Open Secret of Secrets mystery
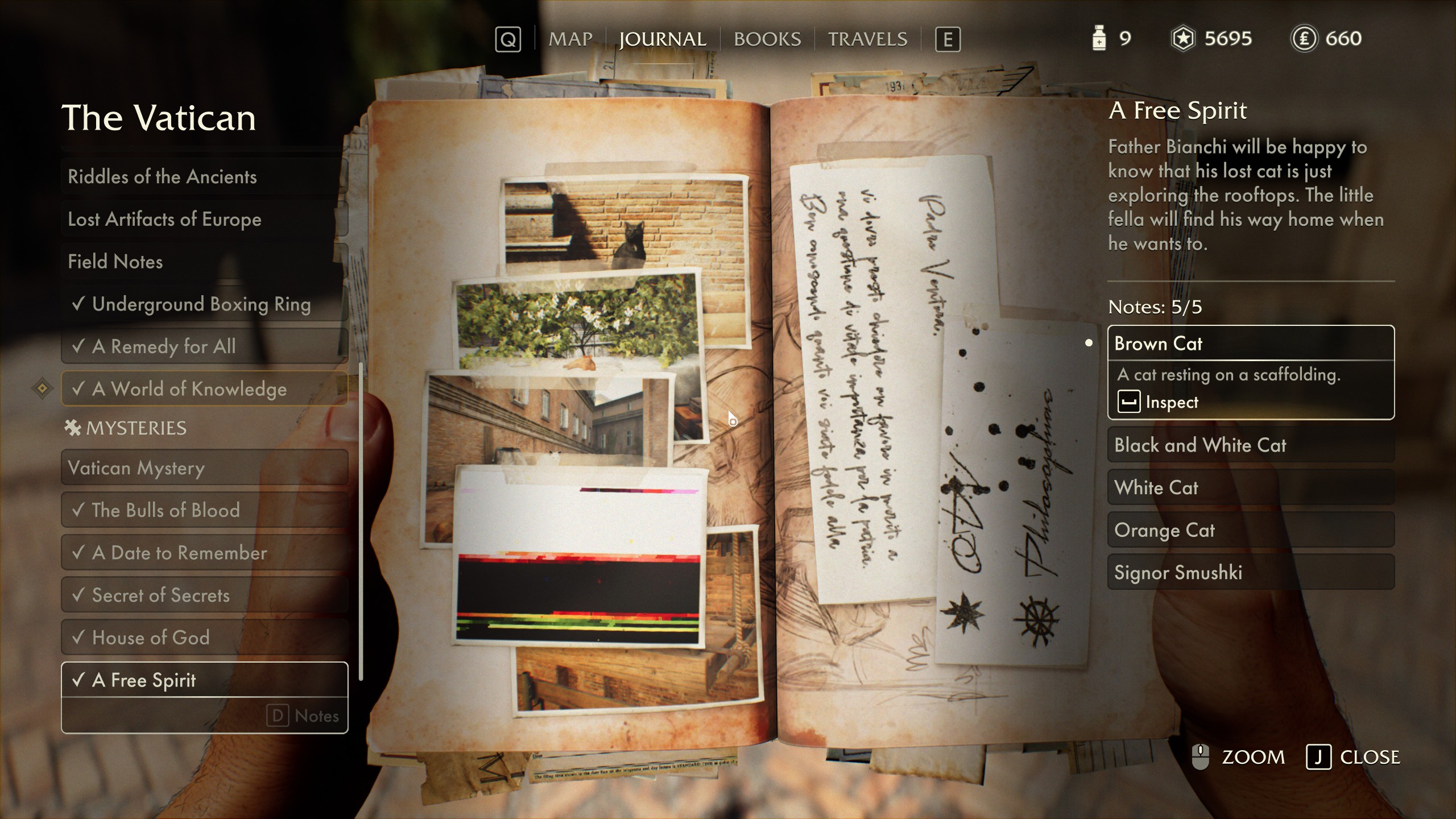1456x819 pixels. pyautogui.click(x=204, y=595)
